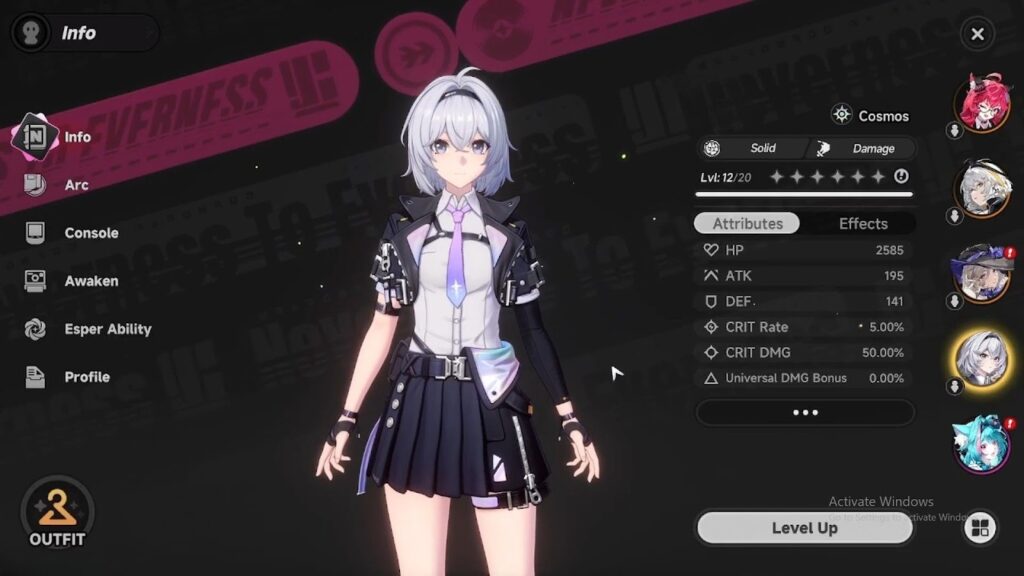Select the Attributes tab

747,223
